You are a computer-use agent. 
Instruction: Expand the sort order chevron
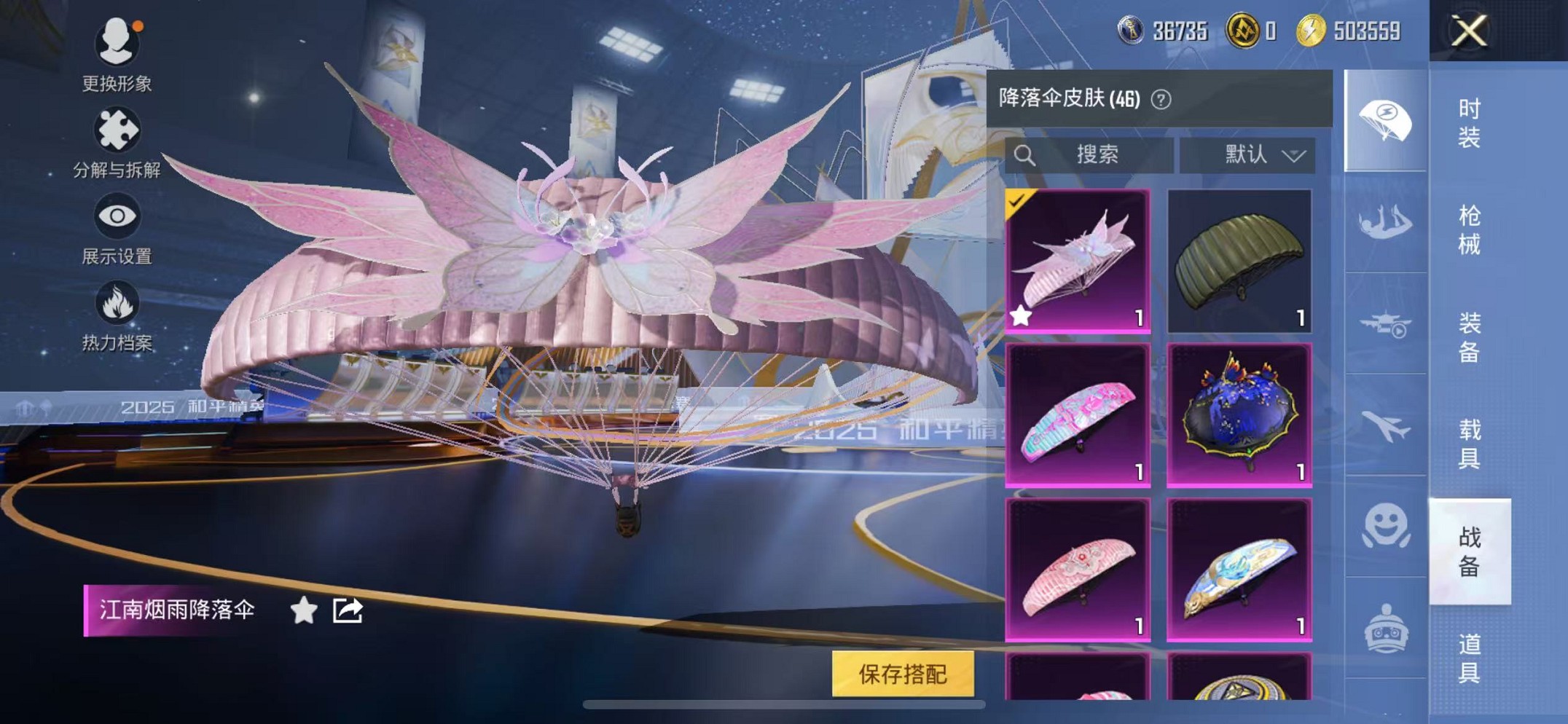[1294, 155]
